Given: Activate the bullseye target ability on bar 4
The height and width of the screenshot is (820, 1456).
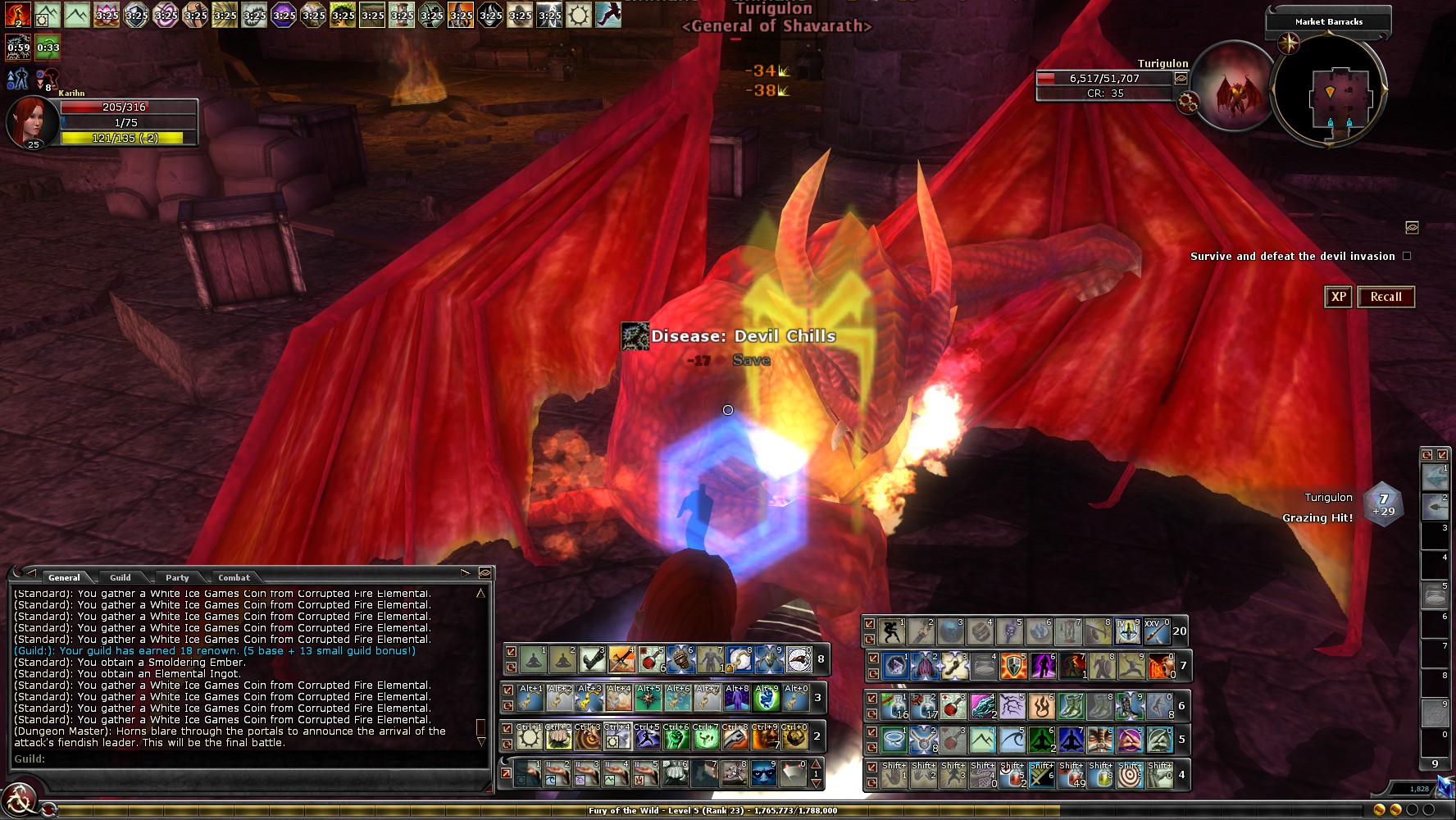Looking at the screenshot, I should coord(1130,776).
